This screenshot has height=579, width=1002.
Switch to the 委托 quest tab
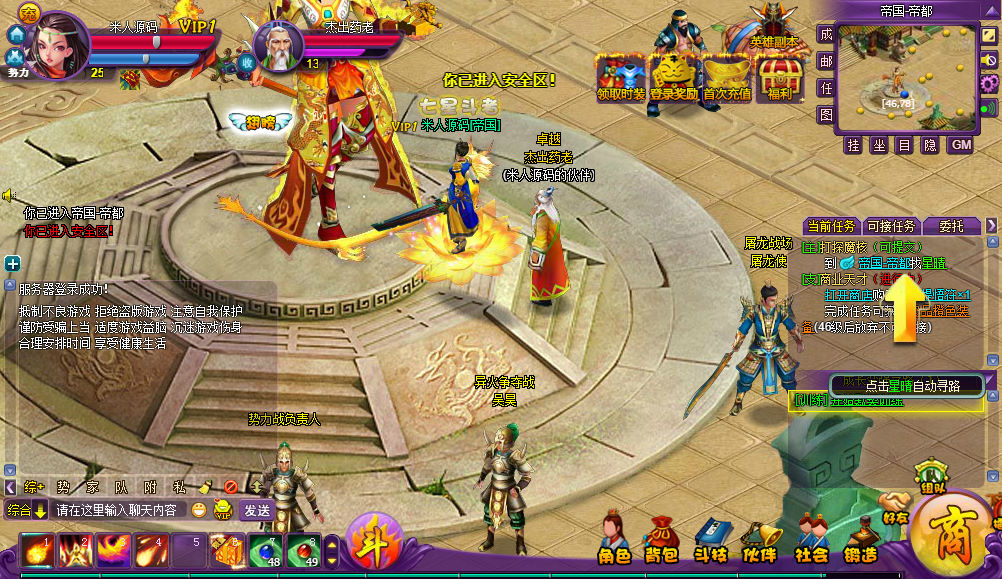click(951, 225)
